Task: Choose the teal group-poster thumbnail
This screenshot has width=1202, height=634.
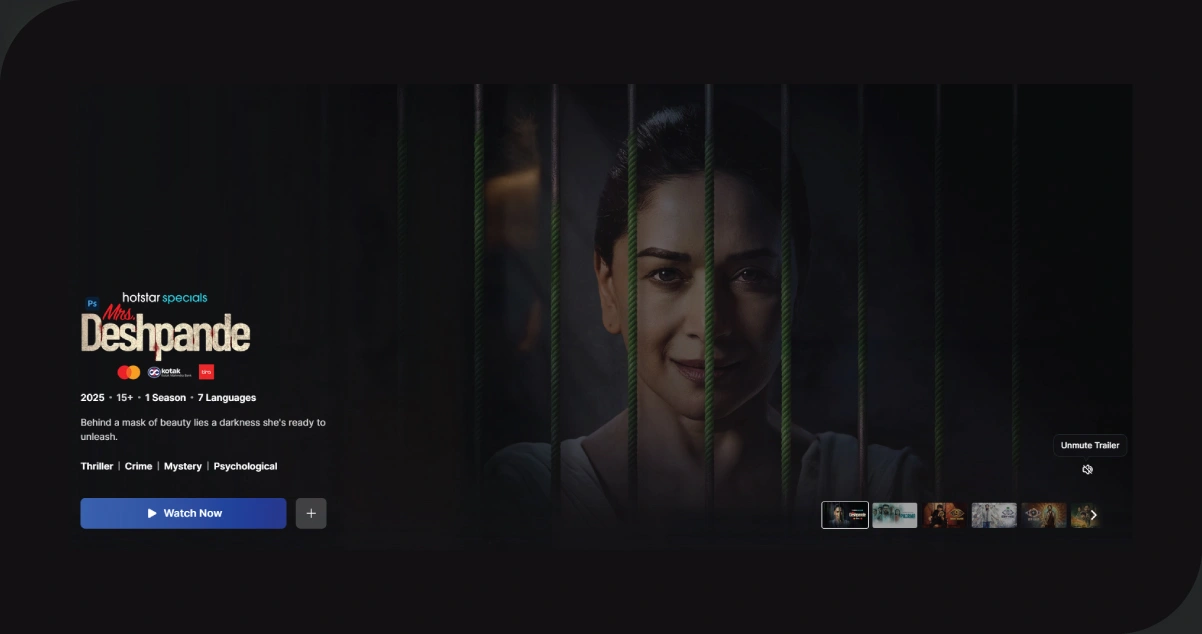Action: 894,515
